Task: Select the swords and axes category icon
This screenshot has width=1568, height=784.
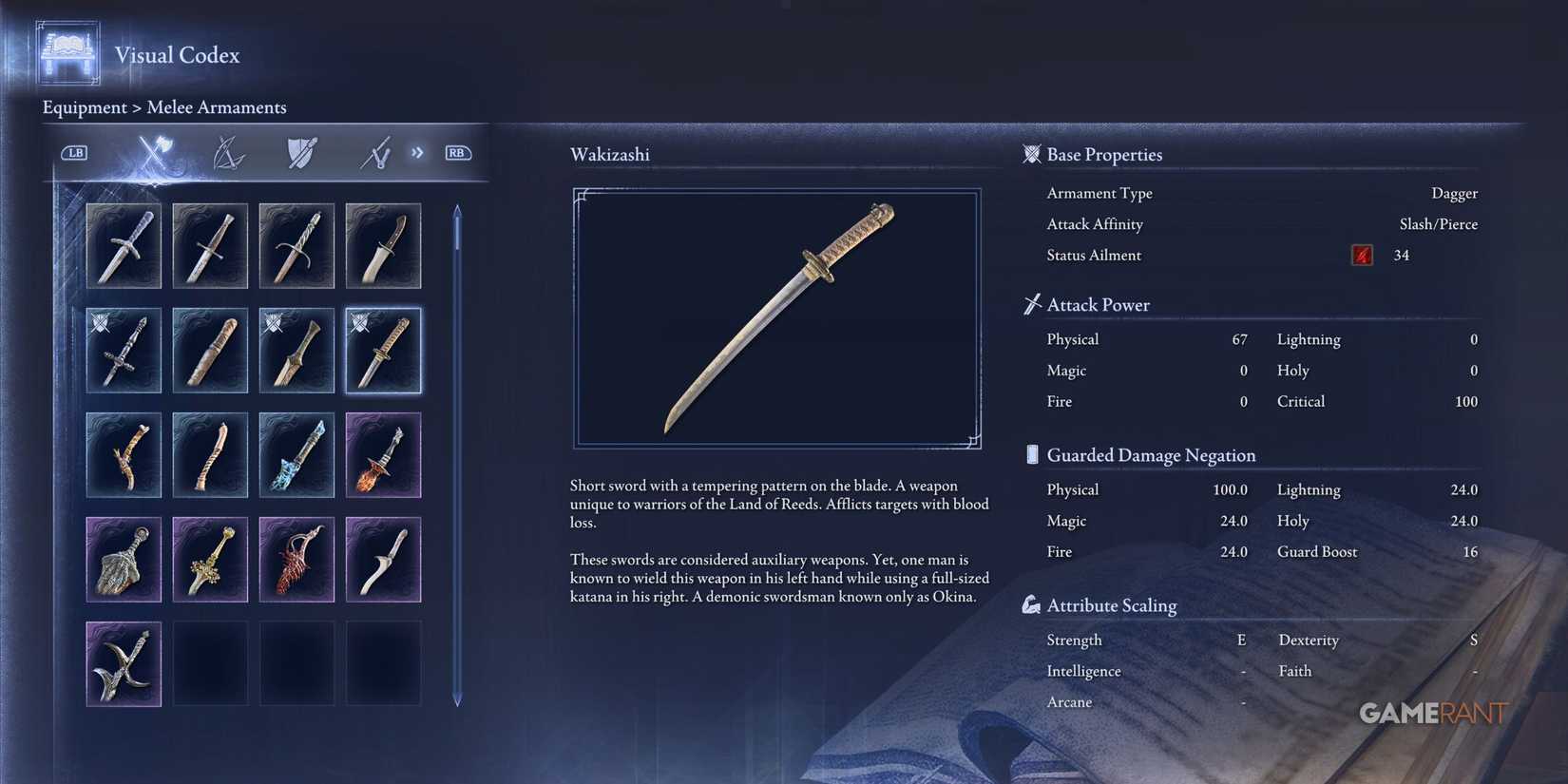Action: (x=152, y=152)
